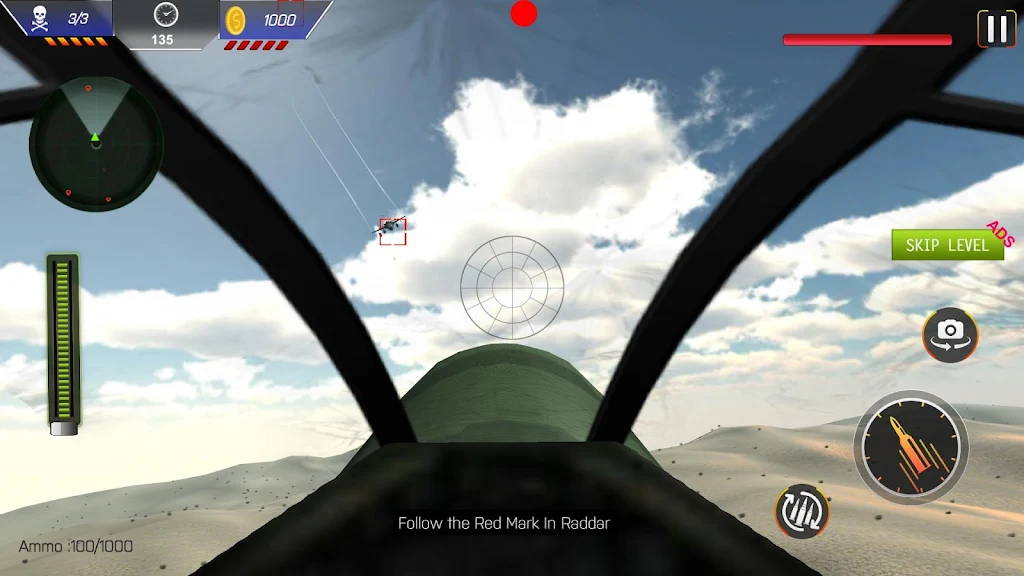Image resolution: width=1024 pixels, height=576 pixels.
Task: Switch the camera view
Action: [950, 334]
